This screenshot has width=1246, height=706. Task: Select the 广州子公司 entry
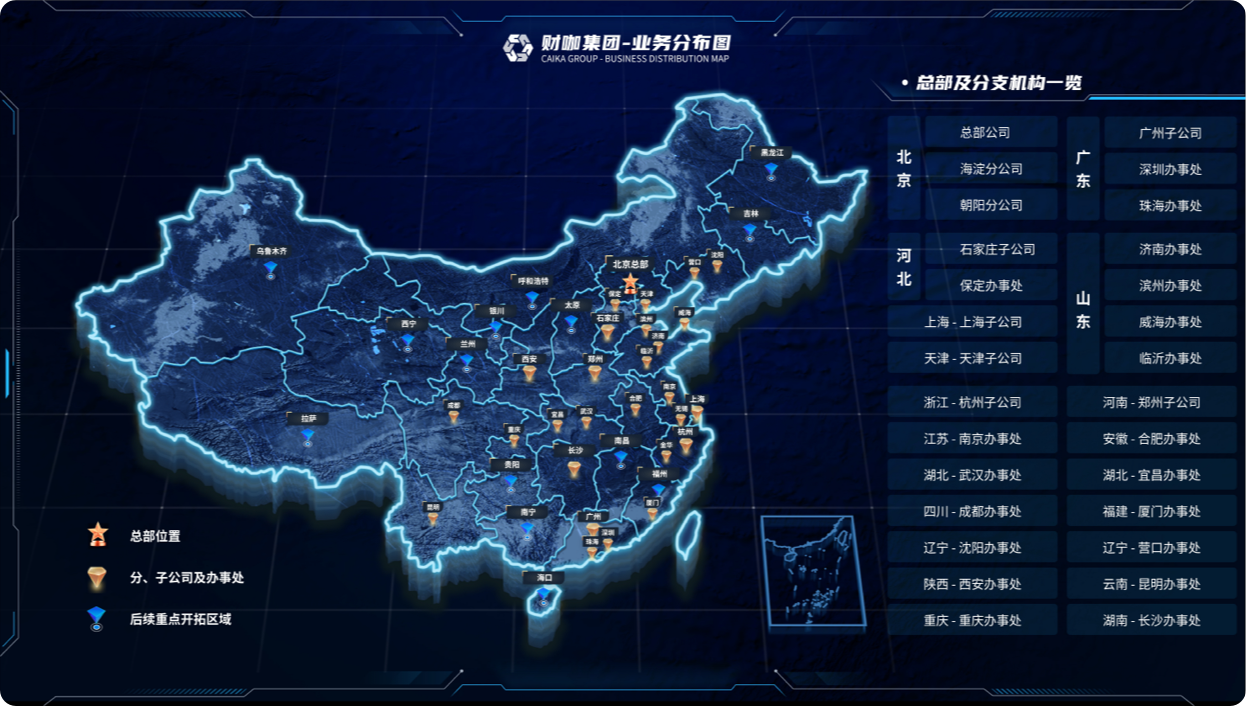click(x=1170, y=133)
